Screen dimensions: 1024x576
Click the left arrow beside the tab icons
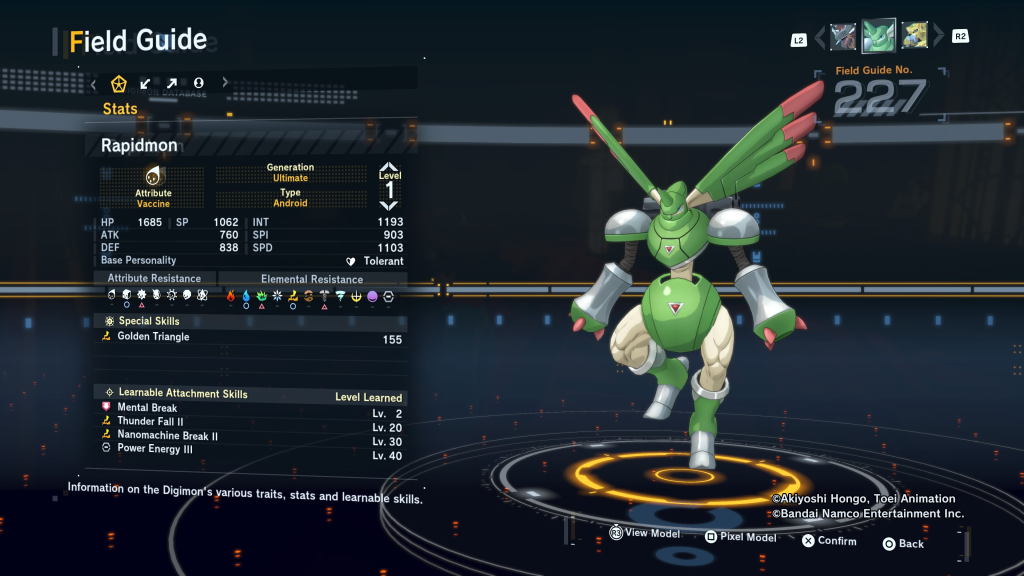pyautogui.click(x=94, y=83)
